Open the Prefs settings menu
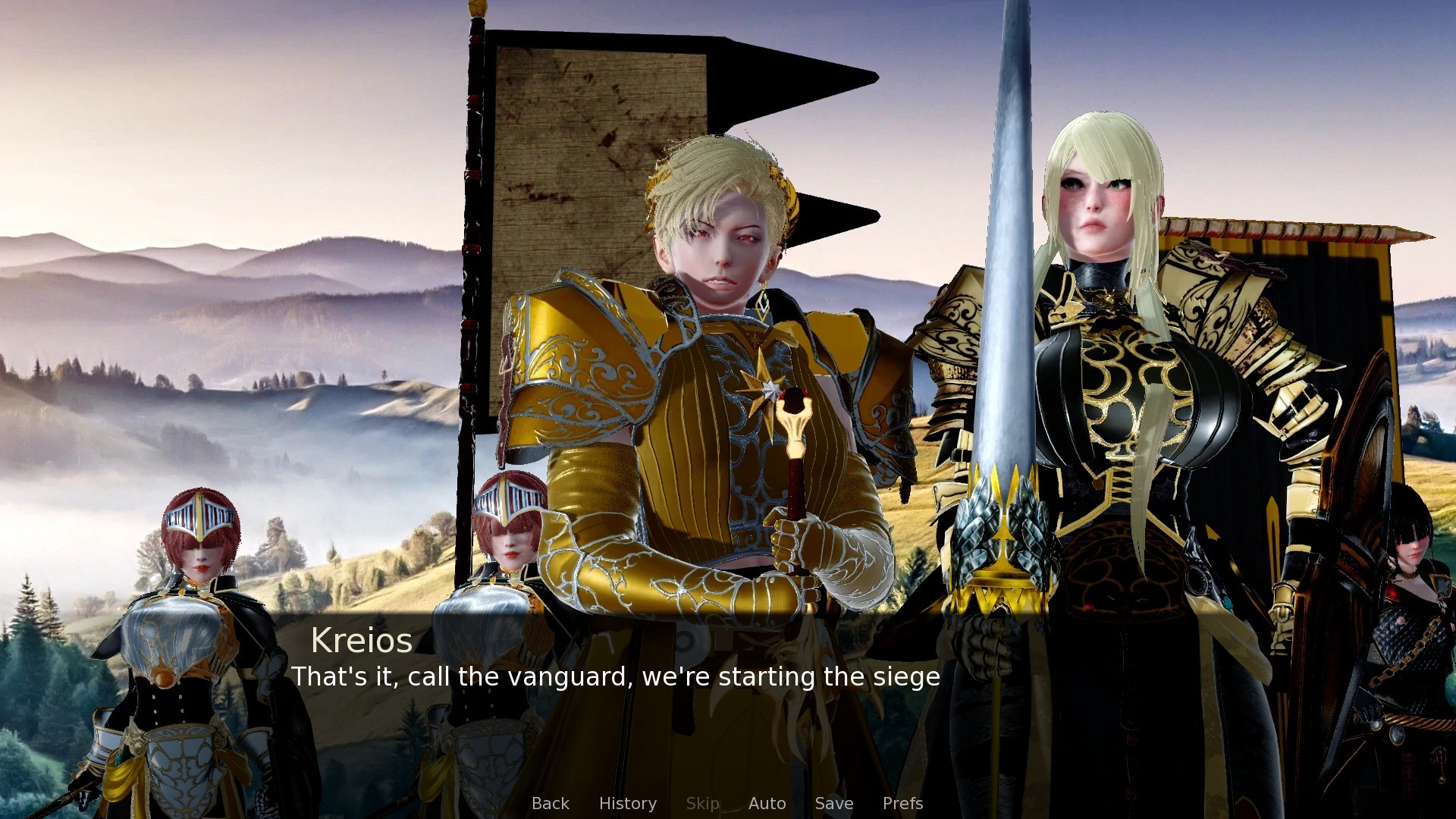This screenshot has height=819, width=1456. [x=902, y=803]
